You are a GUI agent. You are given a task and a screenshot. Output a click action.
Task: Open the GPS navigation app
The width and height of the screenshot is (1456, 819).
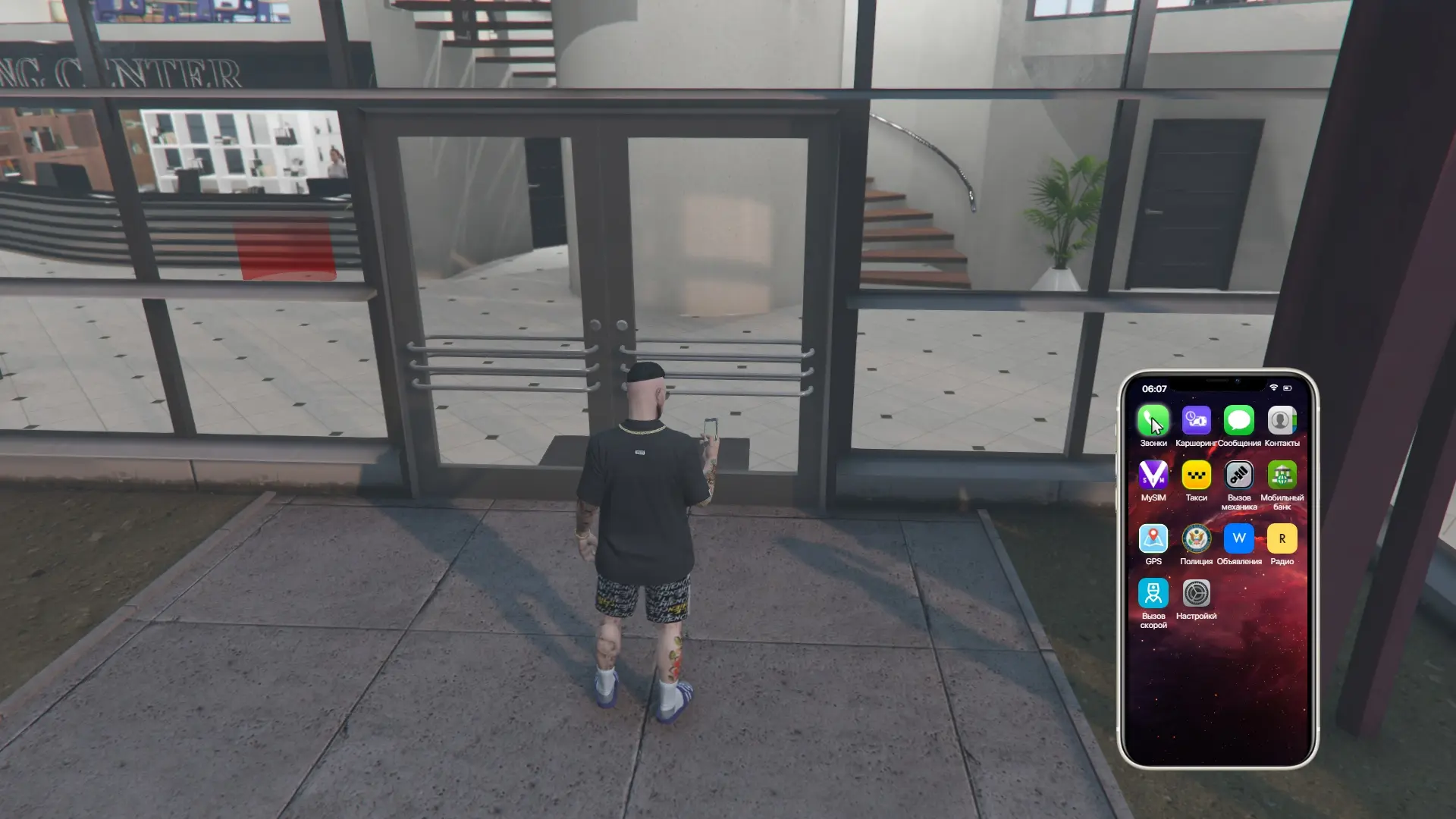(1153, 540)
